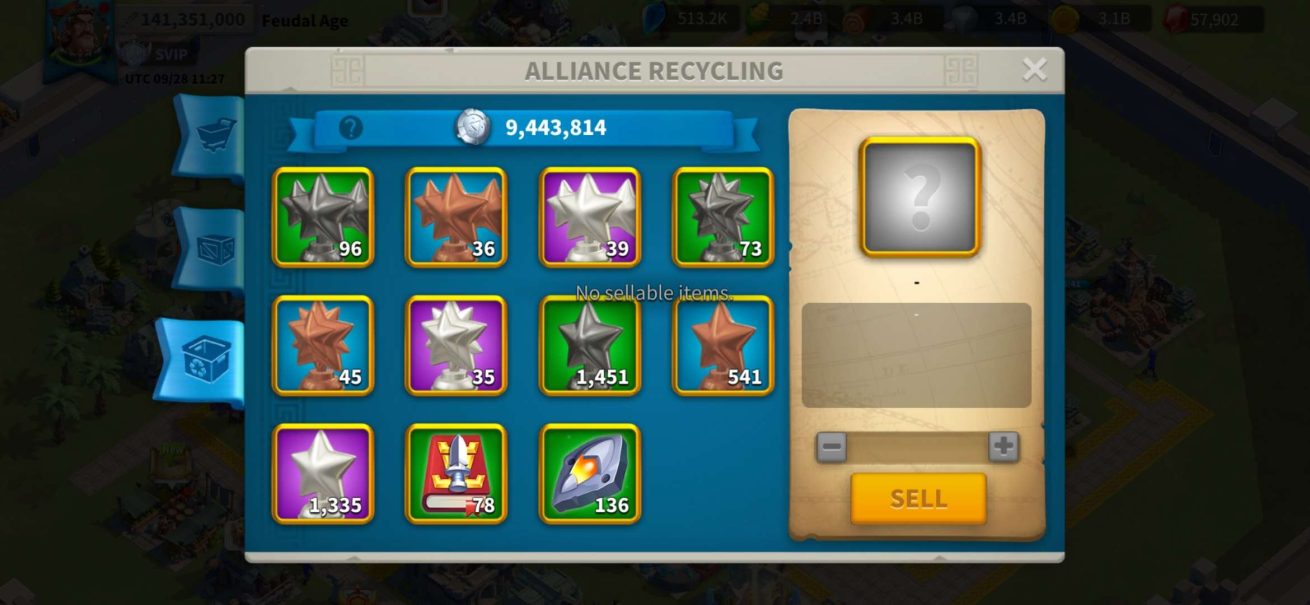Select the metal shard item of 136

[590, 473]
